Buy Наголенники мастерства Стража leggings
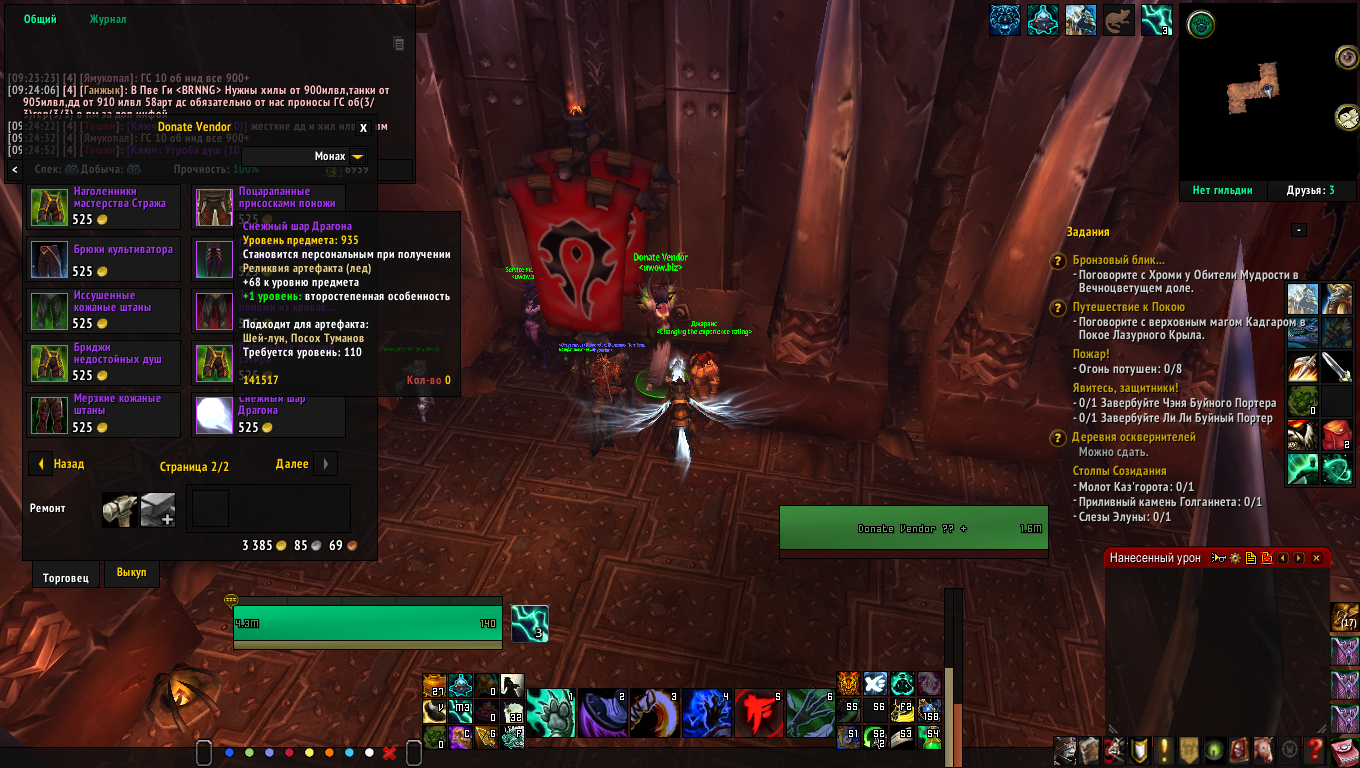This screenshot has height=768, width=1360. [47, 206]
